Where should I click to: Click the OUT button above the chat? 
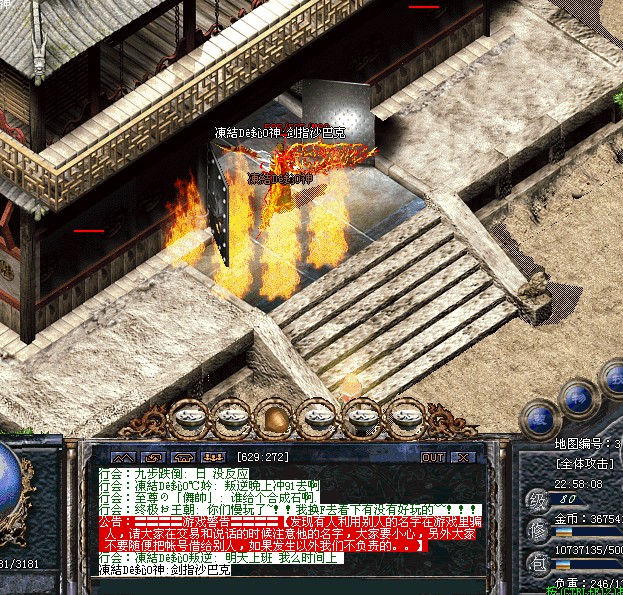[x=433, y=457]
